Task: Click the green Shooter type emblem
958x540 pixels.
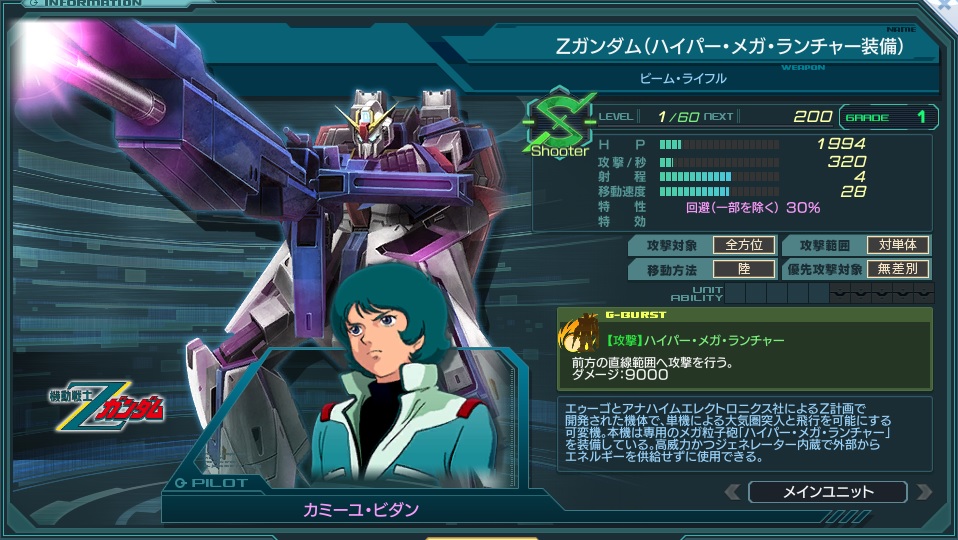Action: coord(559,124)
